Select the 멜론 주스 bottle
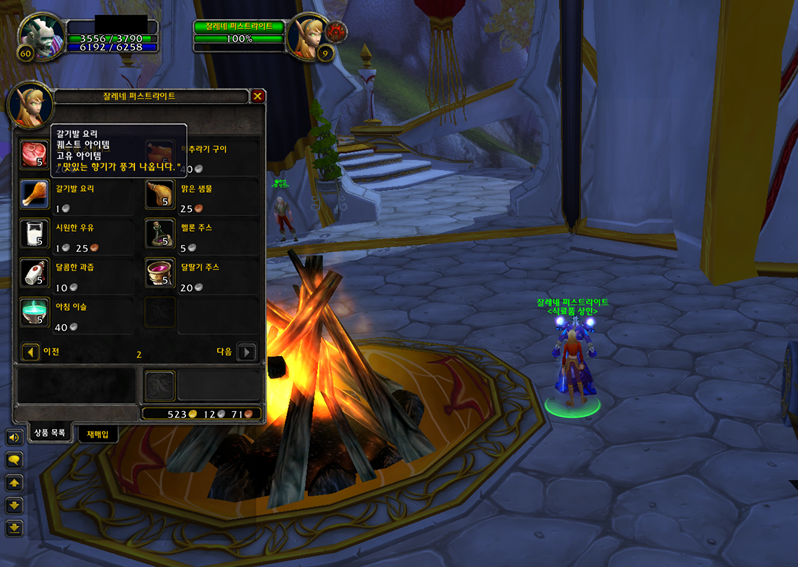The width and height of the screenshot is (798, 567). point(159,233)
